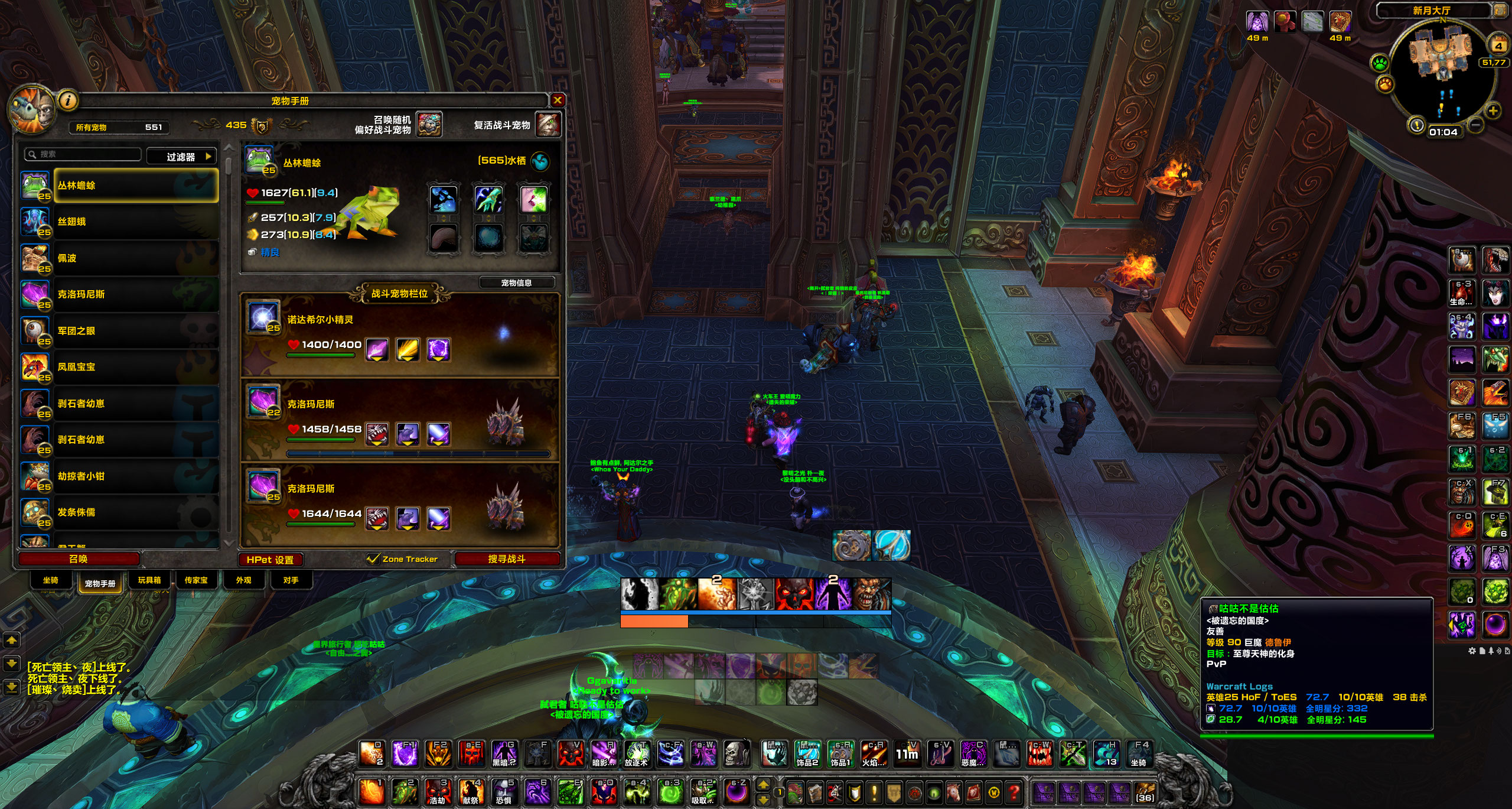Switch to the 传家宝 heirlooms tab
Viewport: 1512px width, 809px height.
click(x=196, y=580)
